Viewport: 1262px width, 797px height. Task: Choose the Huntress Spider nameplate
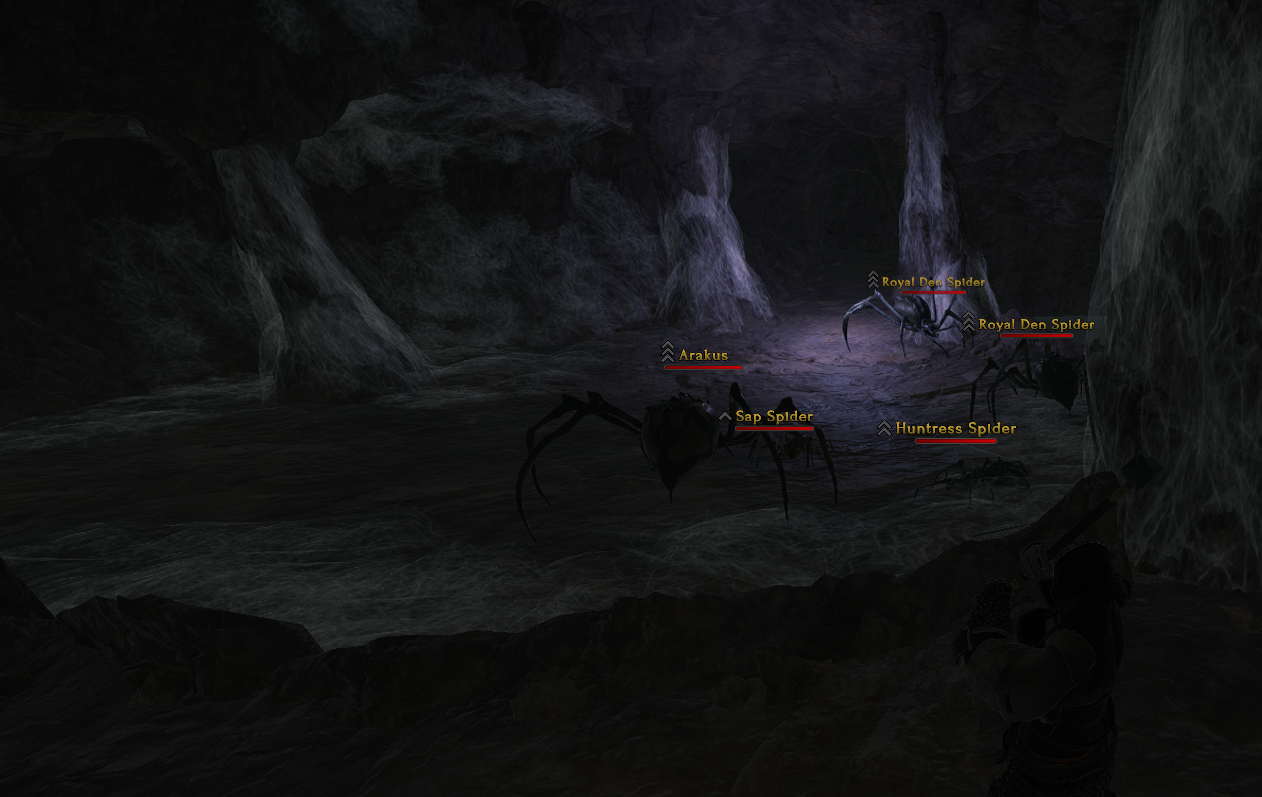pos(955,429)
